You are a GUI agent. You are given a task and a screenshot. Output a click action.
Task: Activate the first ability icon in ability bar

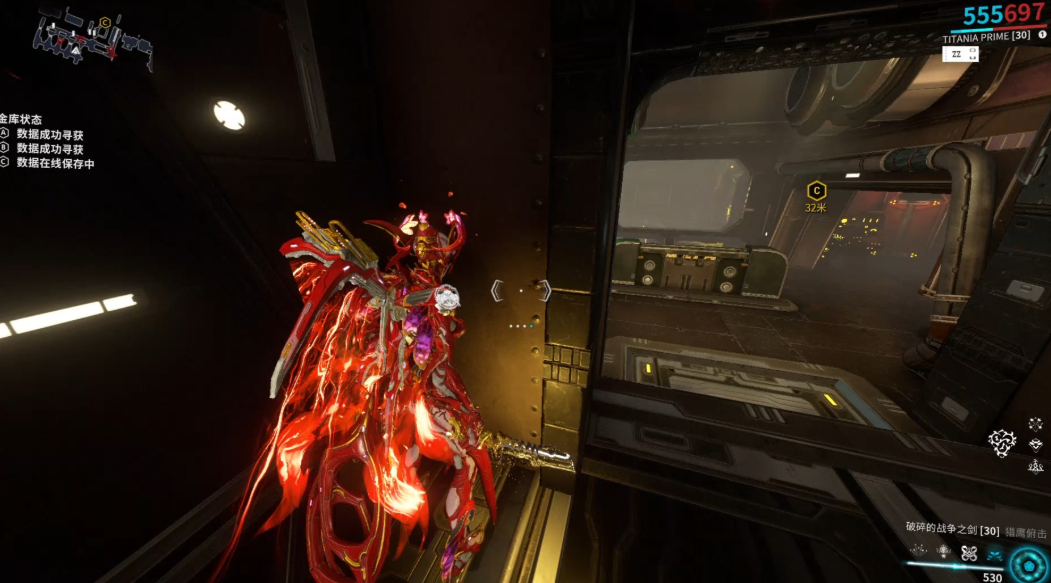917,552
